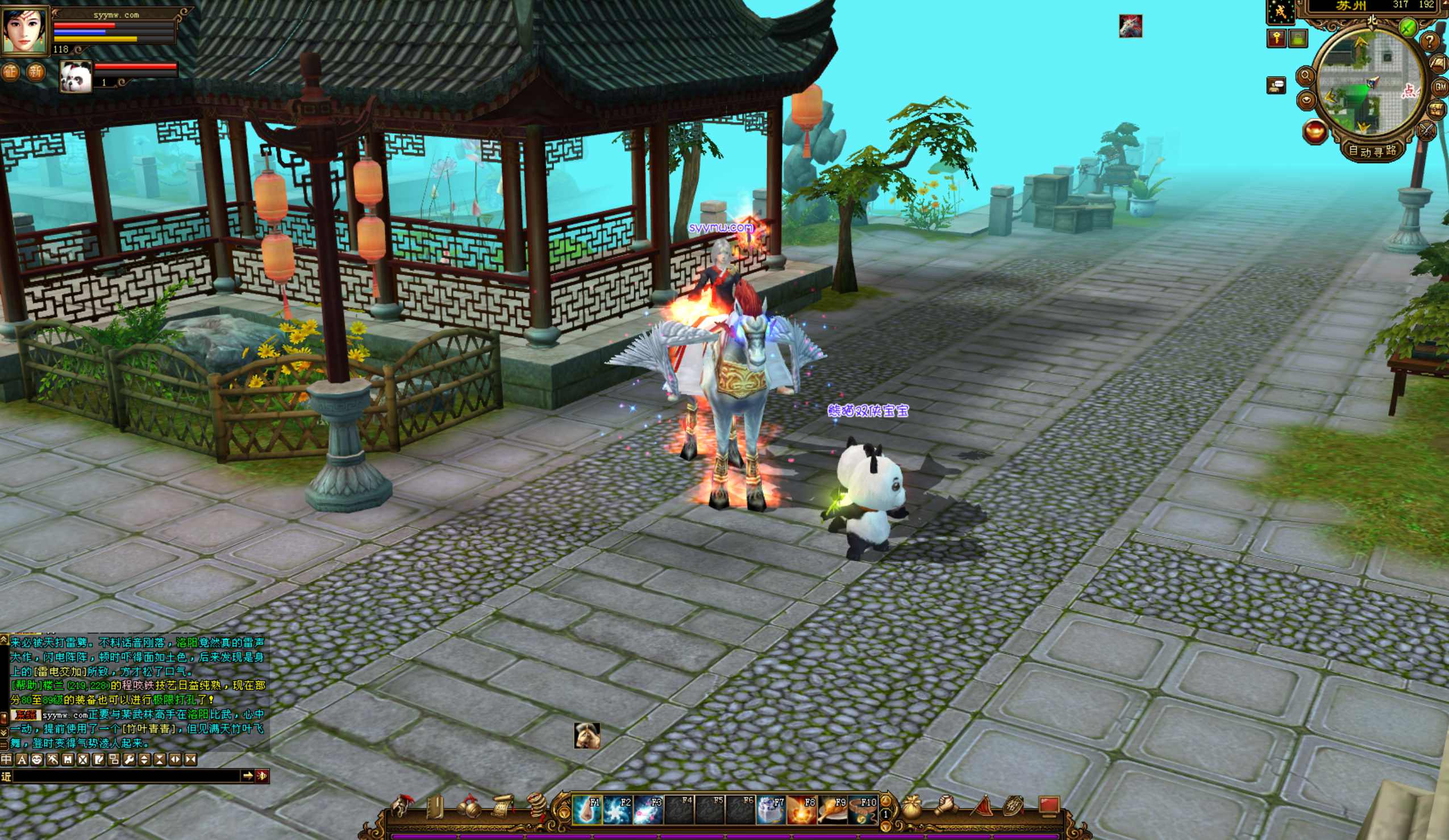Click the crossed swords button by minimap
The height and width of the screenshot is (840, 1449).
tap(1427, 131)
